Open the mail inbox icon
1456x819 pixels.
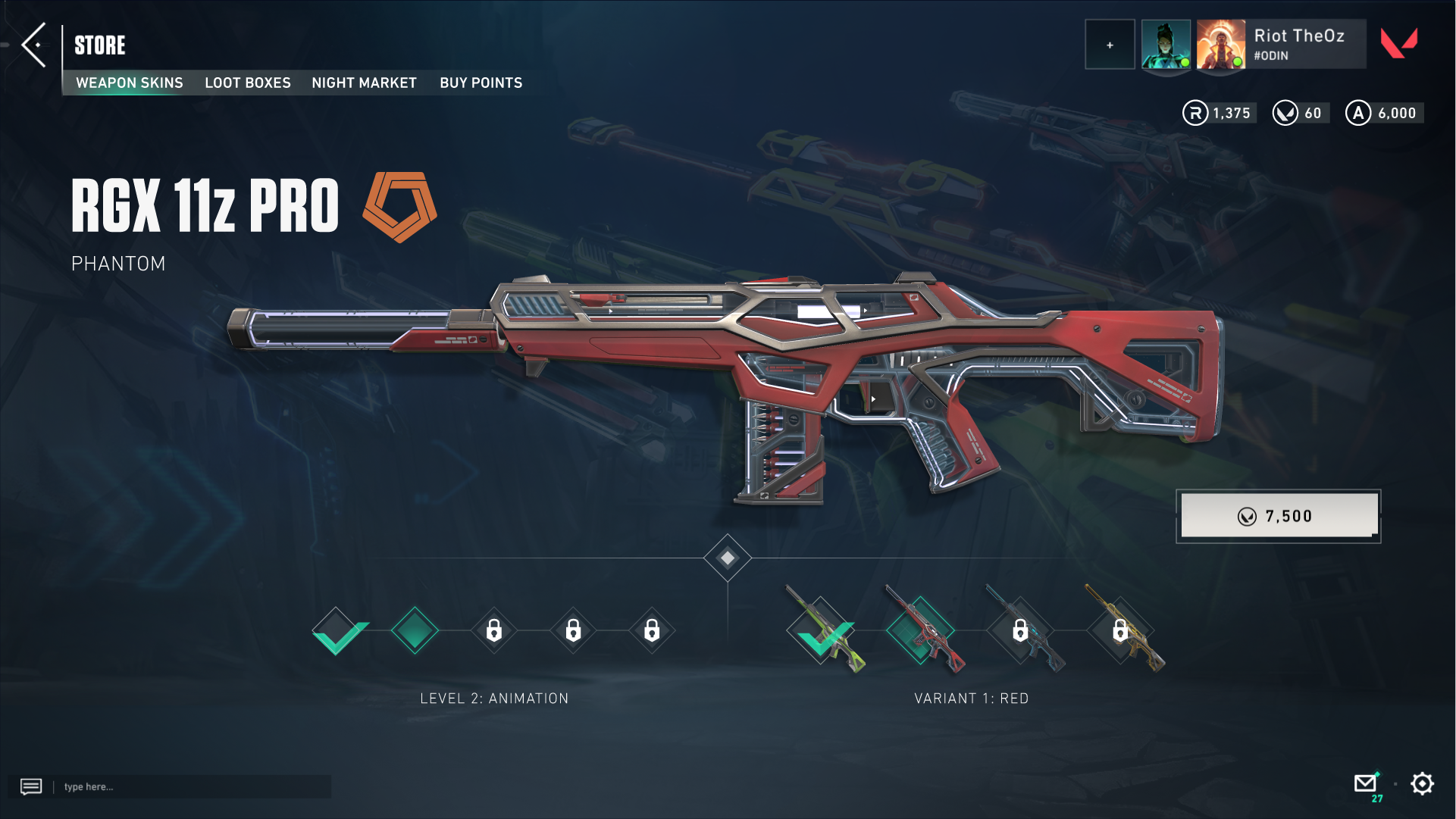1365,783
